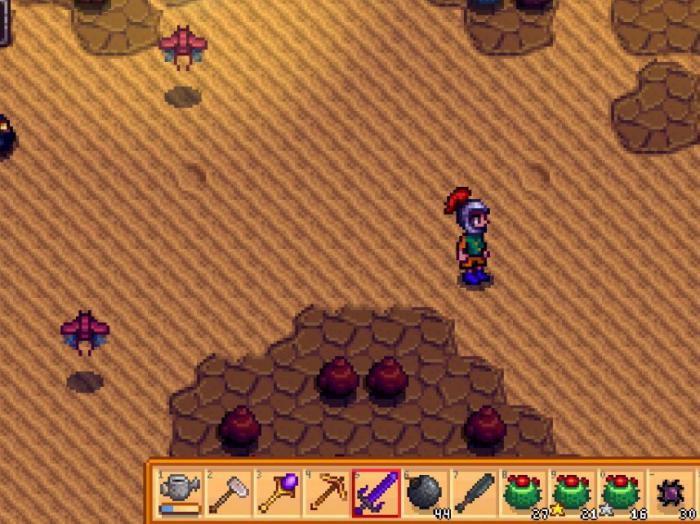Select the cactus fruit stack of 27
Image resolution: width=700 pixels, height=524 pixels.
[x=523, y=492]
